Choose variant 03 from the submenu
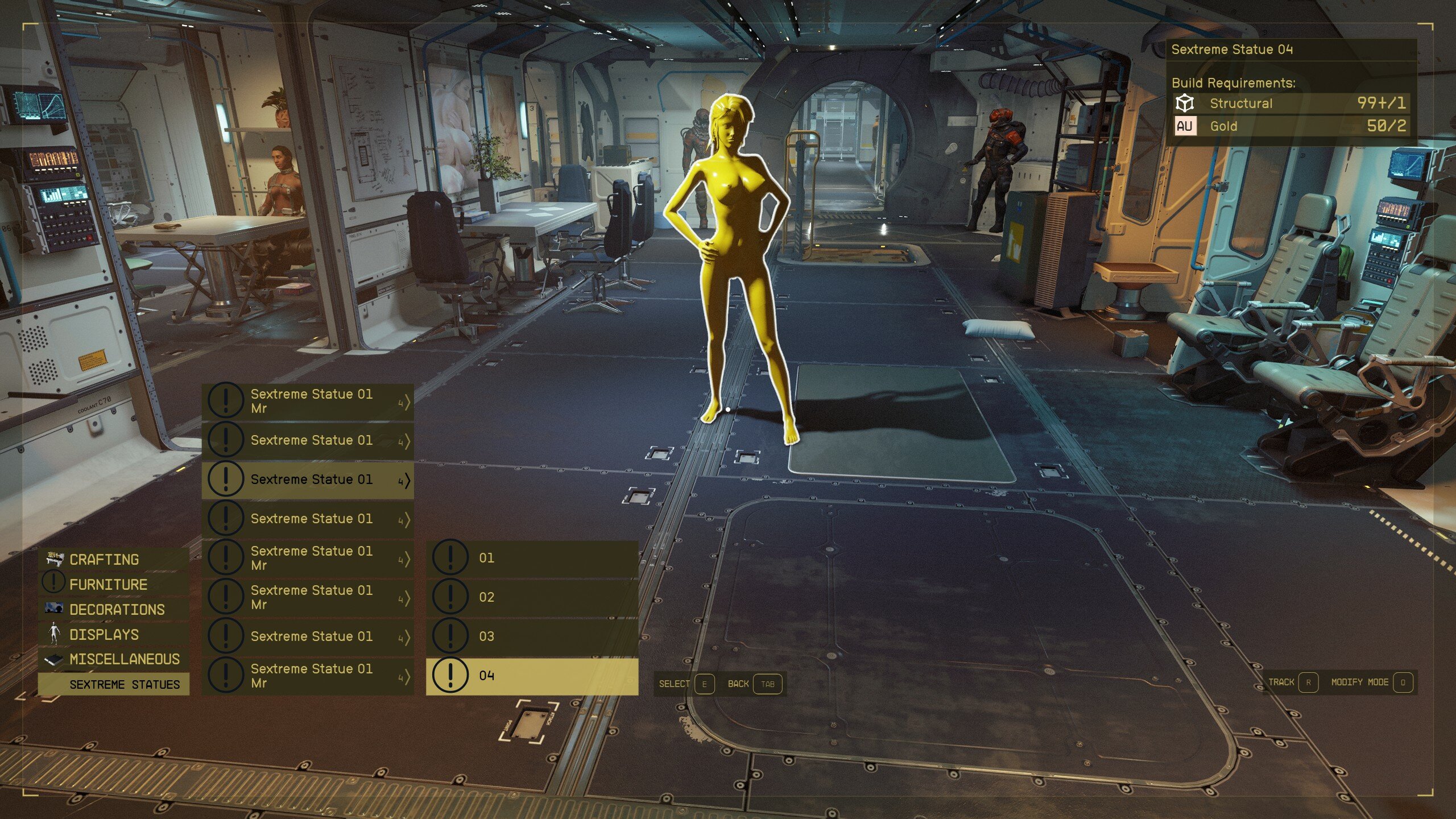1456x819 pixels. coord(488,637)
